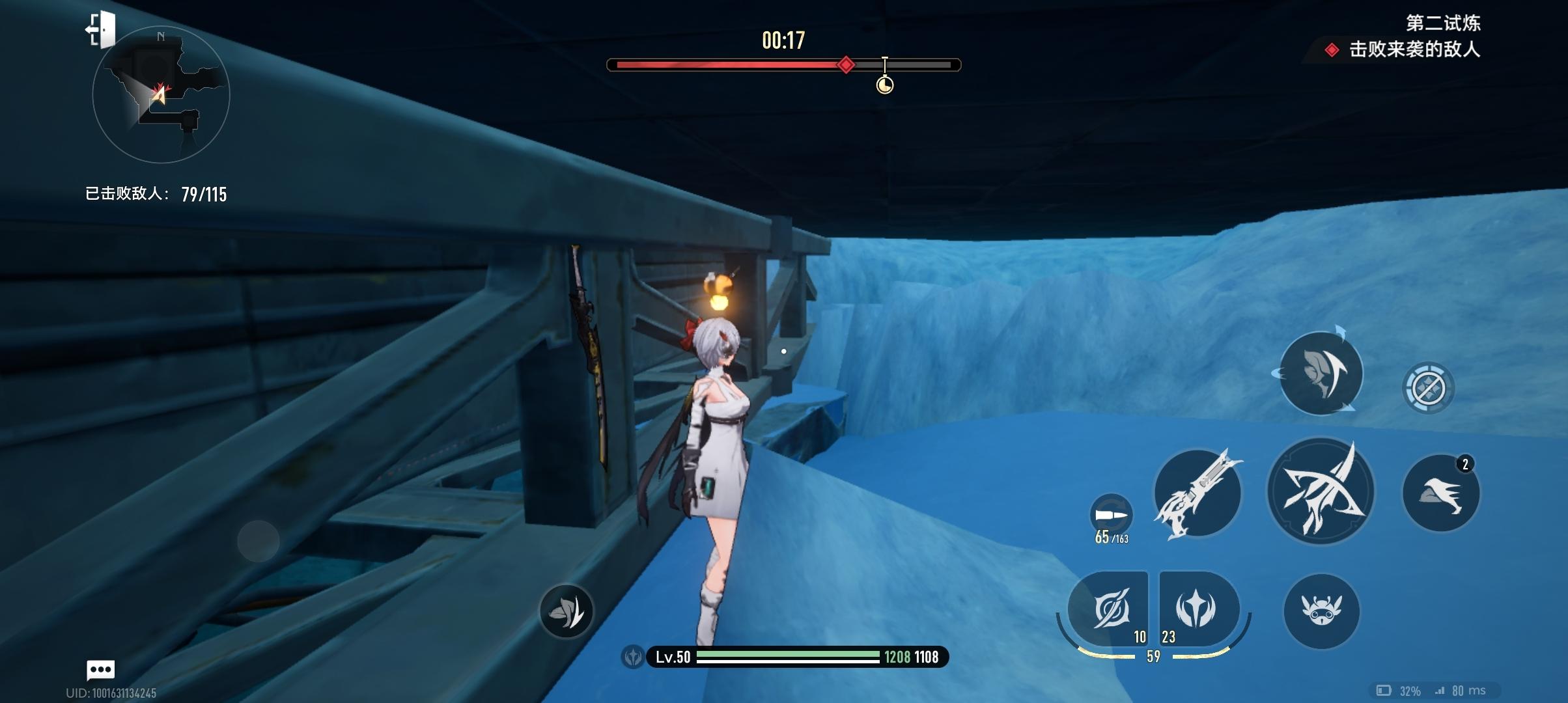
Task: Tap the exit door icon
Action: [101, 30]
